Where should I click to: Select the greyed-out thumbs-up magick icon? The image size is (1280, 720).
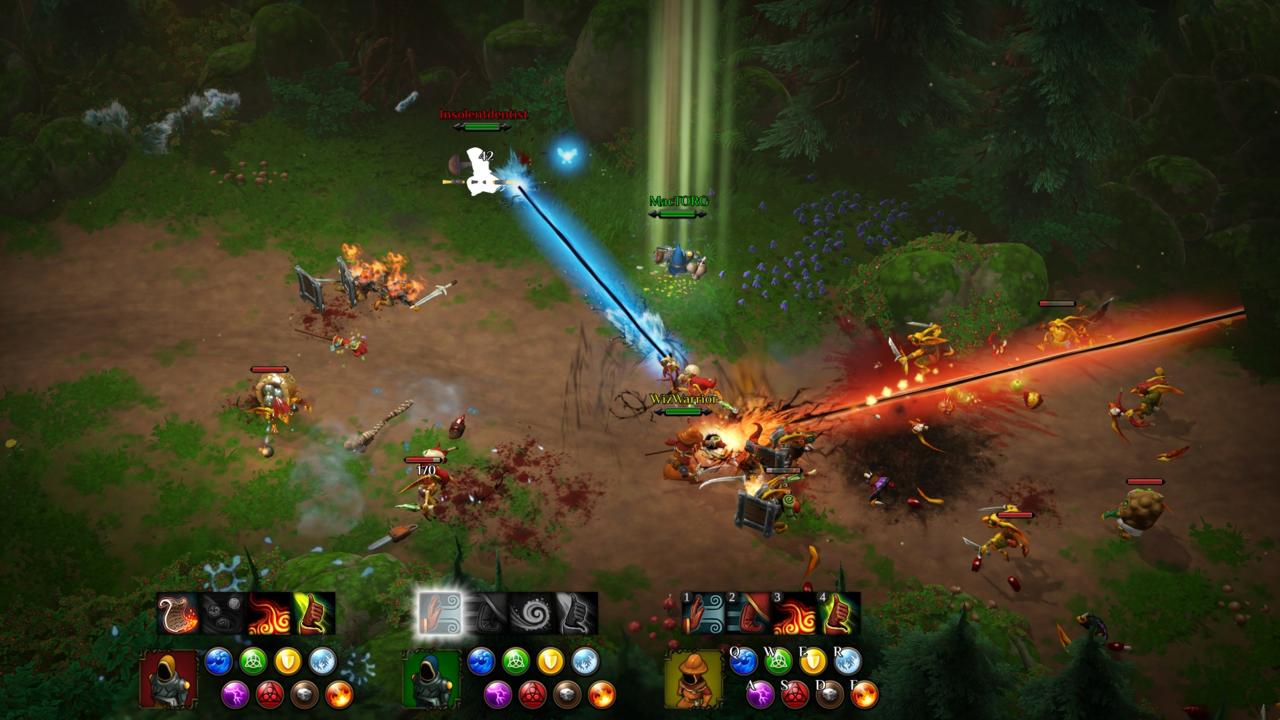coord(577,613)
